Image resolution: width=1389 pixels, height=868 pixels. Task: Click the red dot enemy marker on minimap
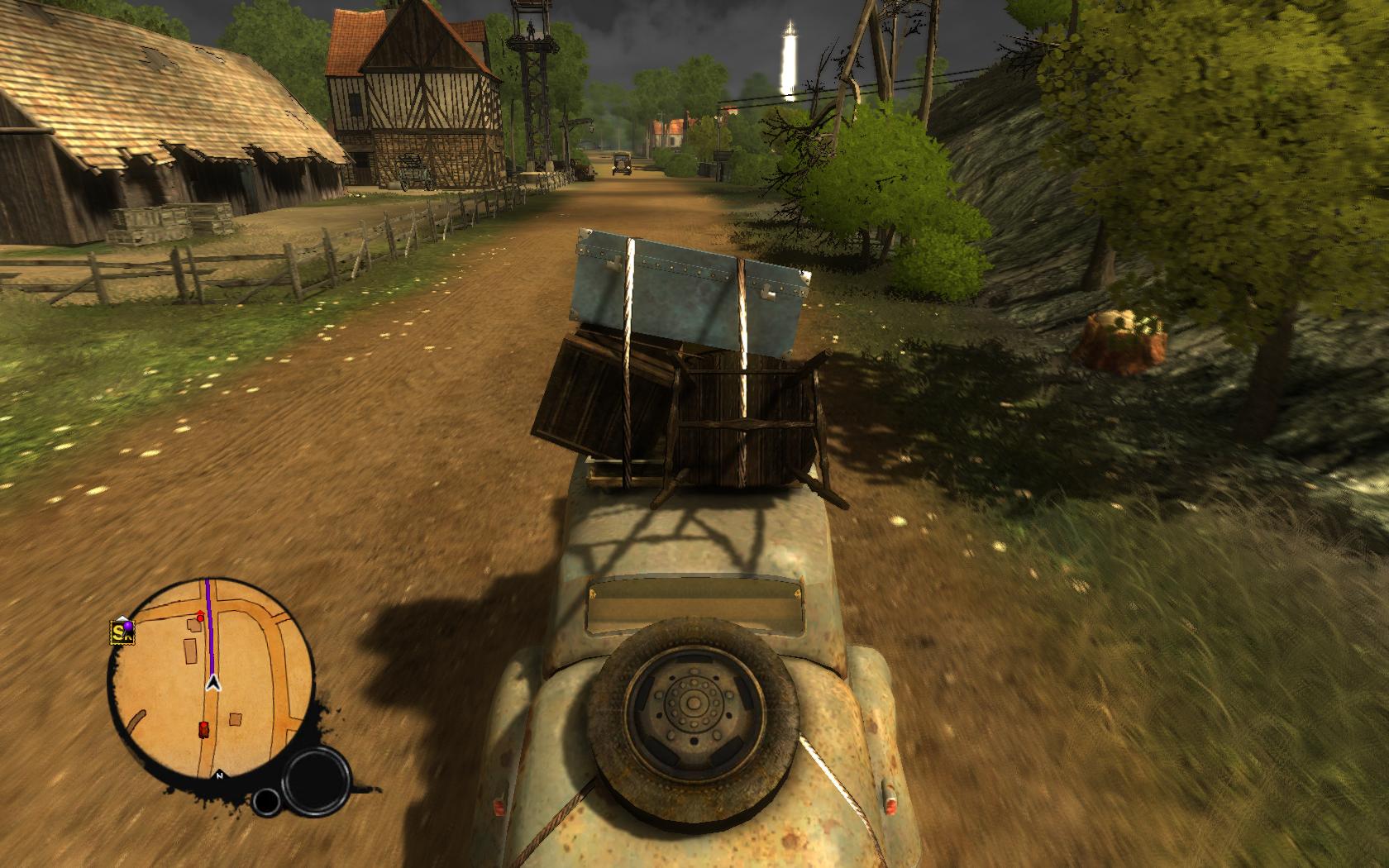point(200,617)
